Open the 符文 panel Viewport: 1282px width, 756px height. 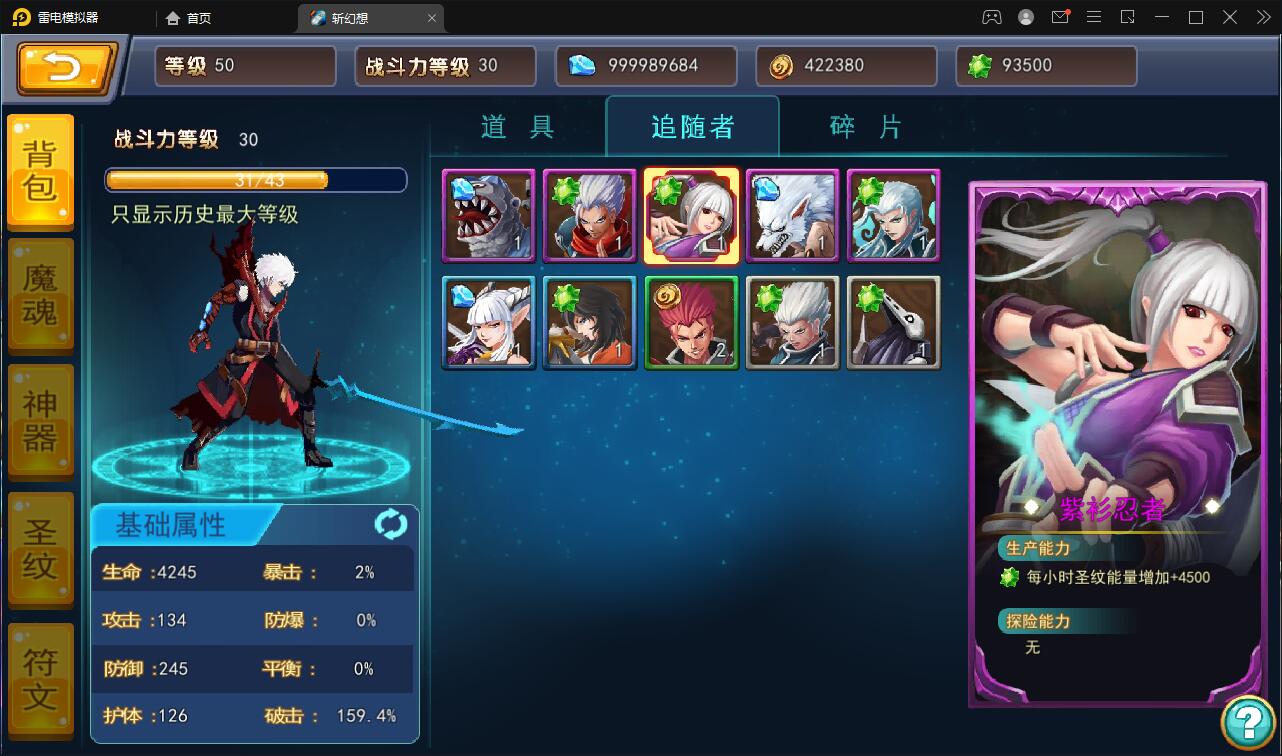coord(40,675)
